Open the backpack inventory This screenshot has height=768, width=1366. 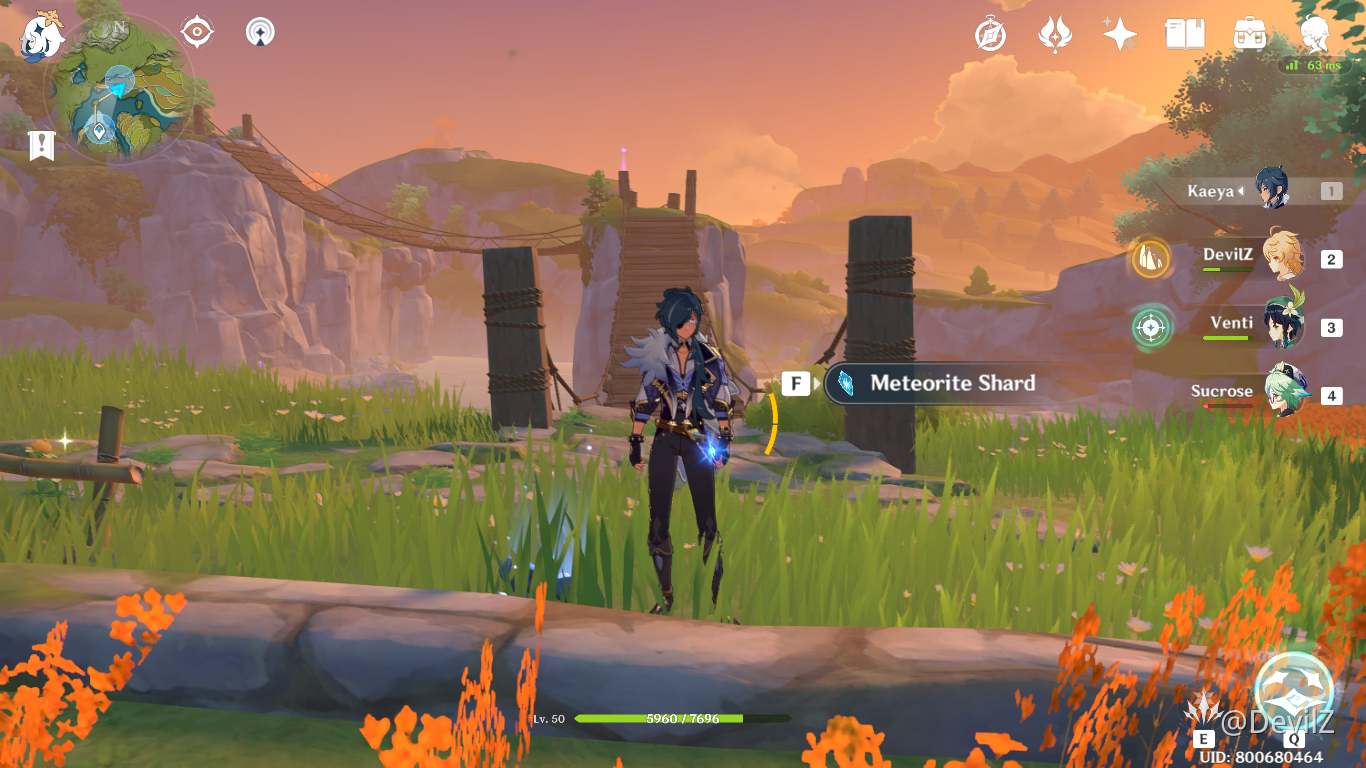(1249, 35)
